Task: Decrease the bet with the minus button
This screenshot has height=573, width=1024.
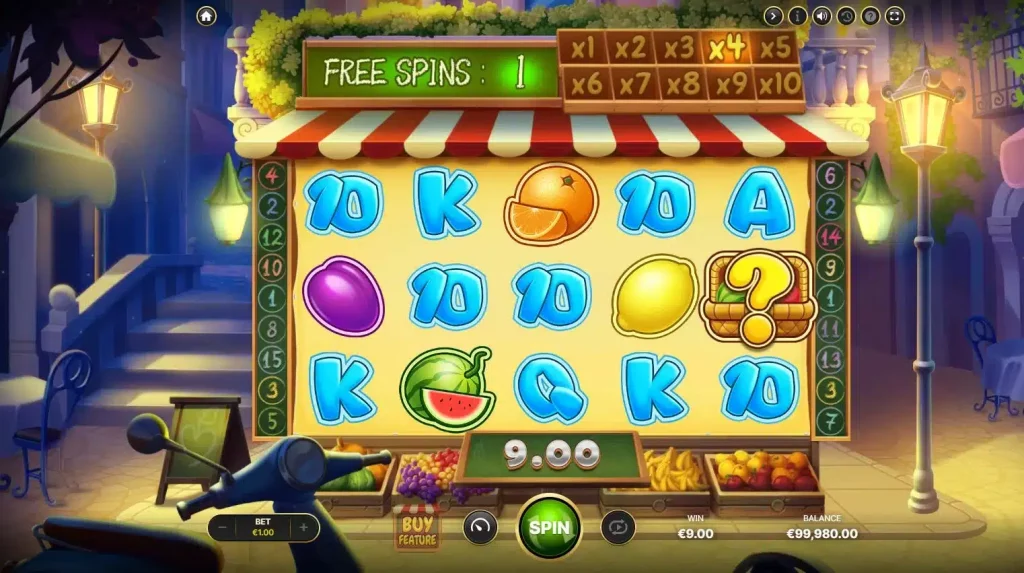Action: pyautogui.click(x=224, y=527)
